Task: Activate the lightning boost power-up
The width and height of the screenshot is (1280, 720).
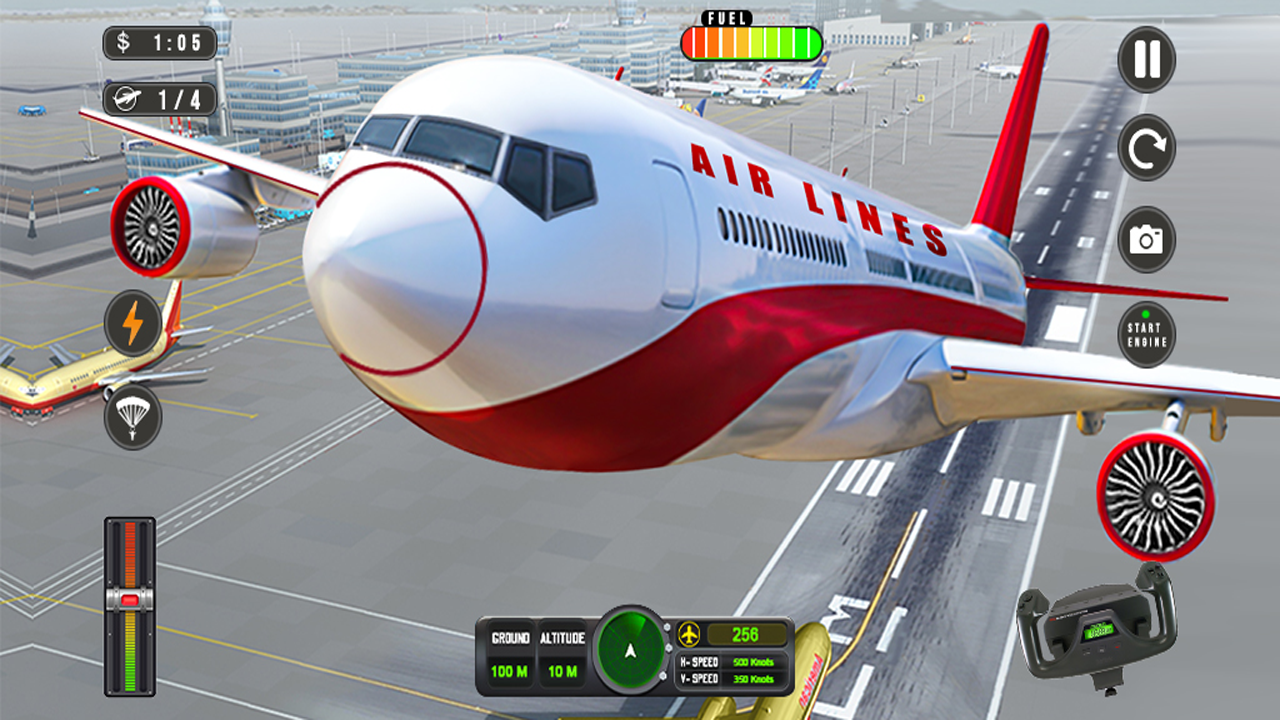Action: click(x=131, y=322)
